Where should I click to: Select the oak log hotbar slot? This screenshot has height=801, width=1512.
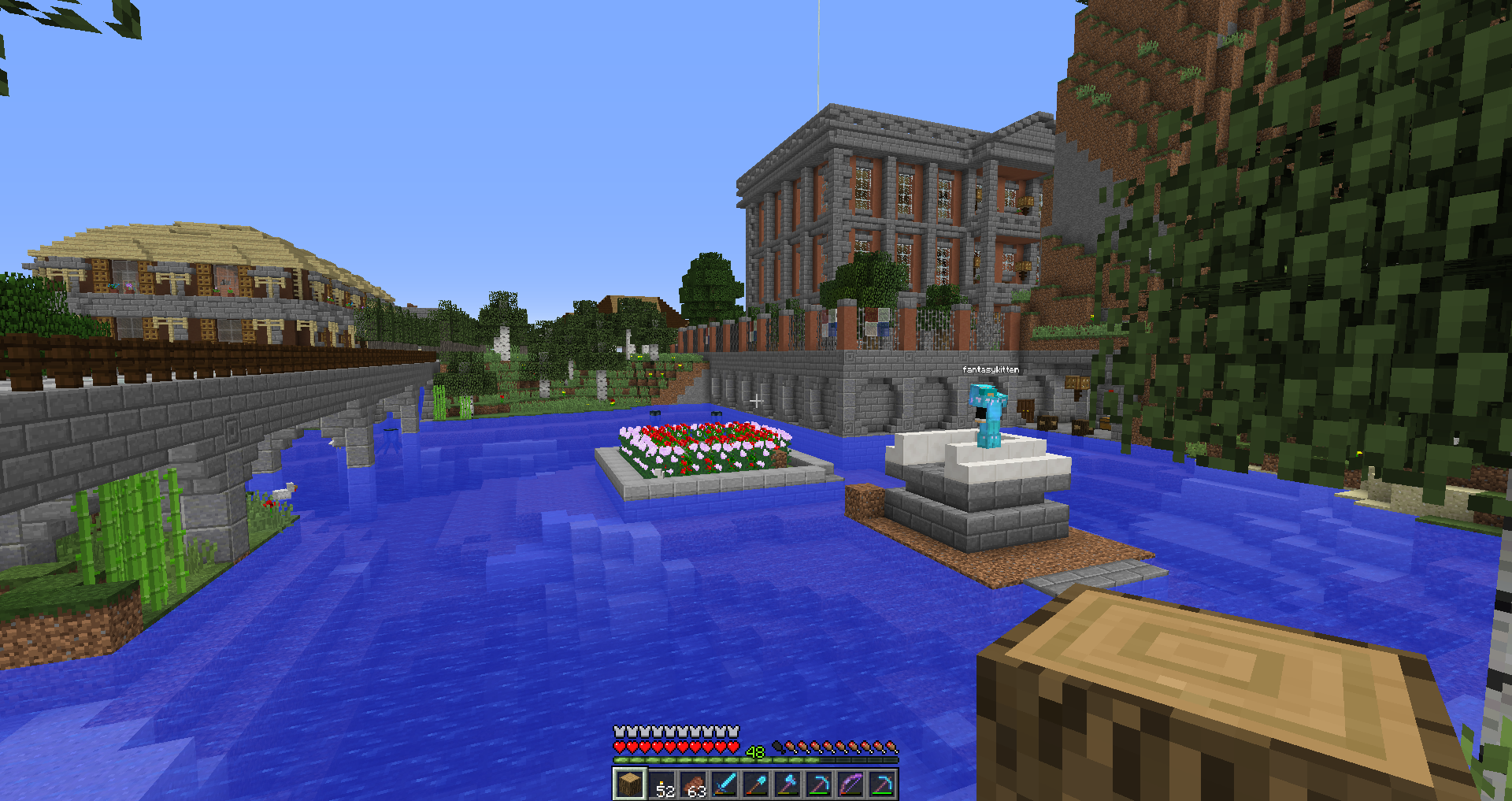[629, 784]
